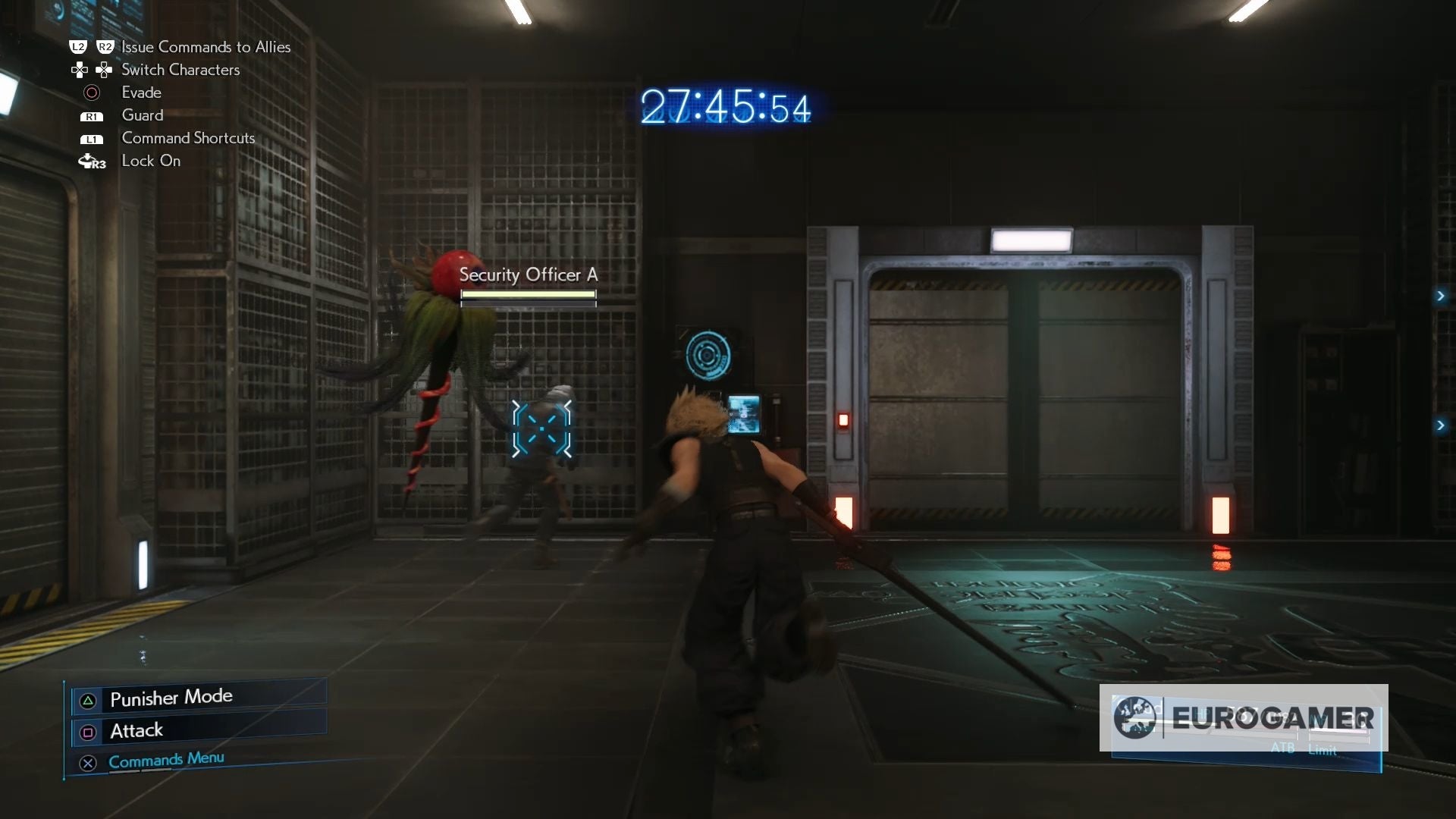Select the Attack command entry
Image resolution: width=1456 pixels, height=819 pixels.
pyautogui.click(x=136, y=730)
